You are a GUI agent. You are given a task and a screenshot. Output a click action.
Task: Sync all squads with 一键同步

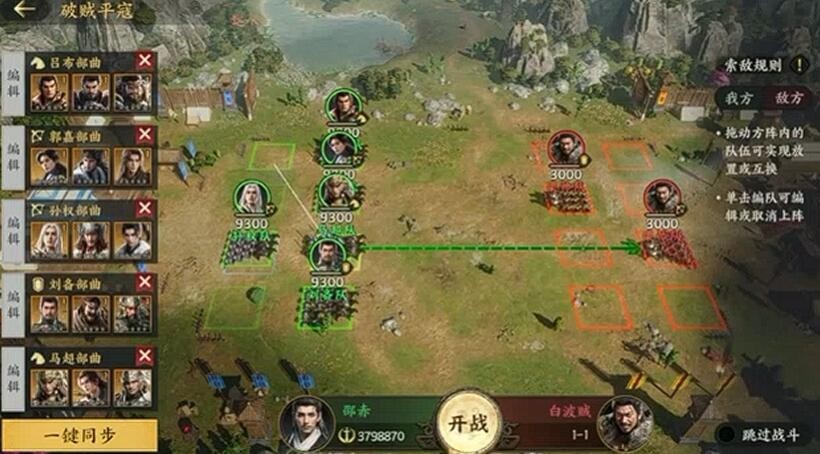(80, 435)
